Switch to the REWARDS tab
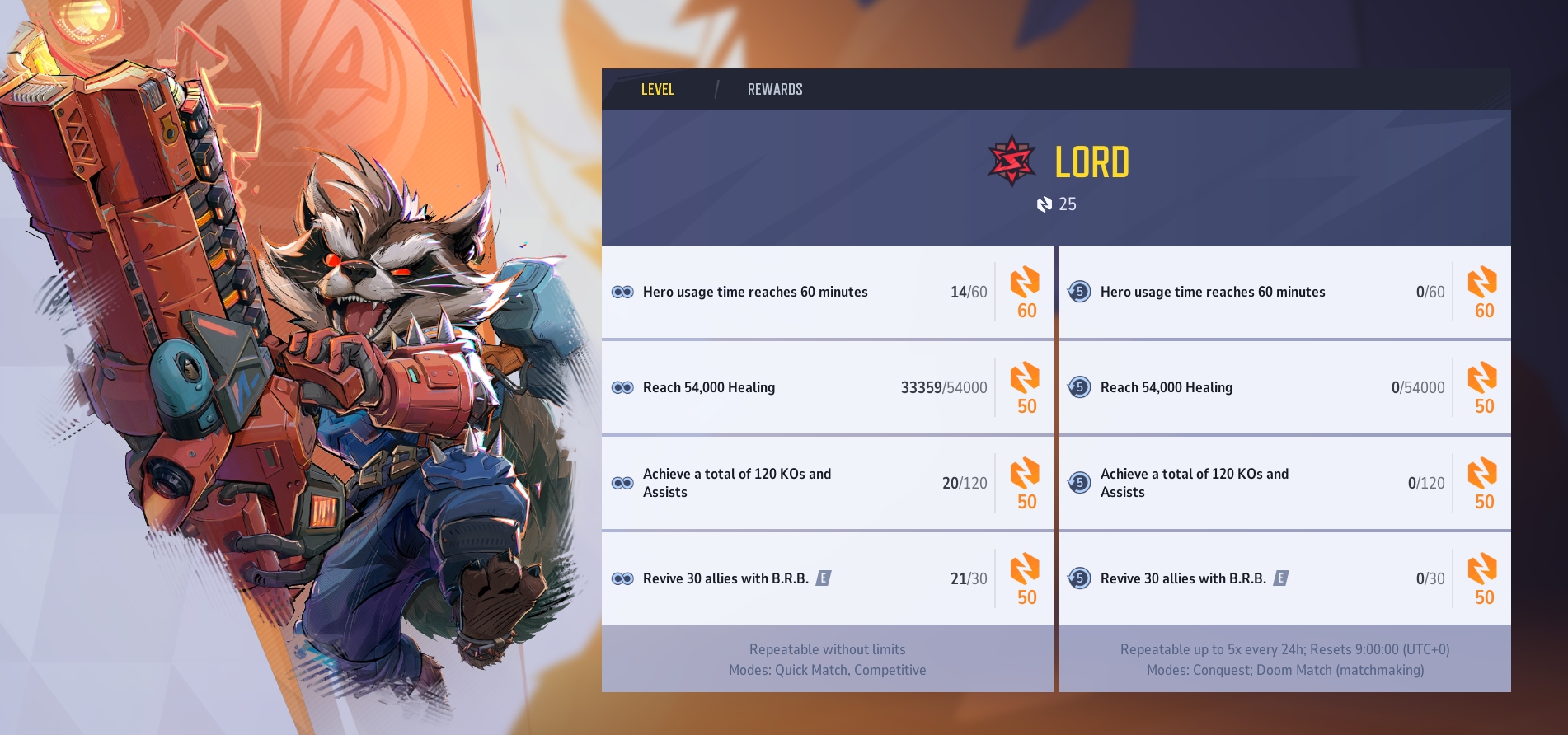 (774, 89)
